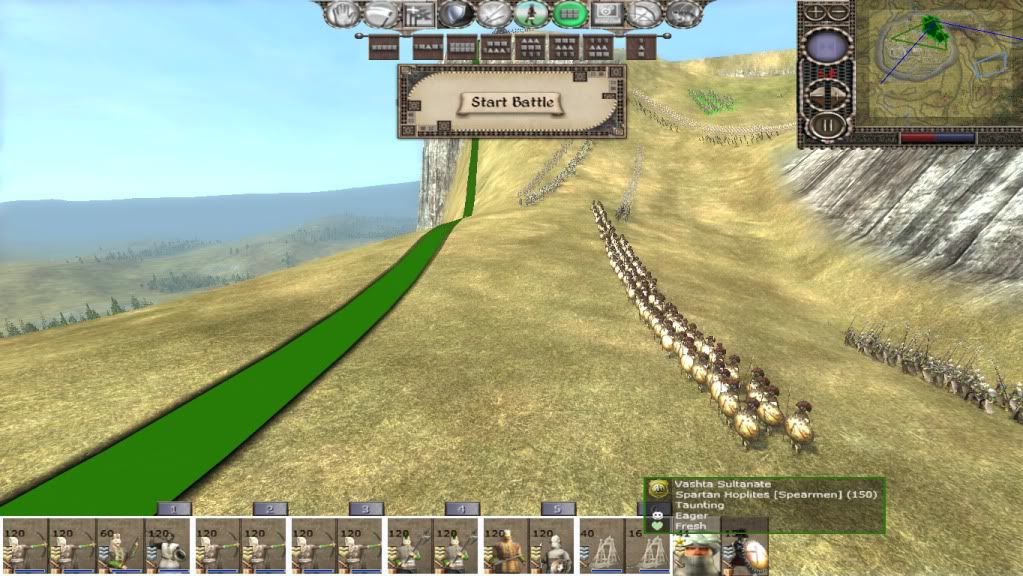Click the Start Battle button

pos(511,102)
